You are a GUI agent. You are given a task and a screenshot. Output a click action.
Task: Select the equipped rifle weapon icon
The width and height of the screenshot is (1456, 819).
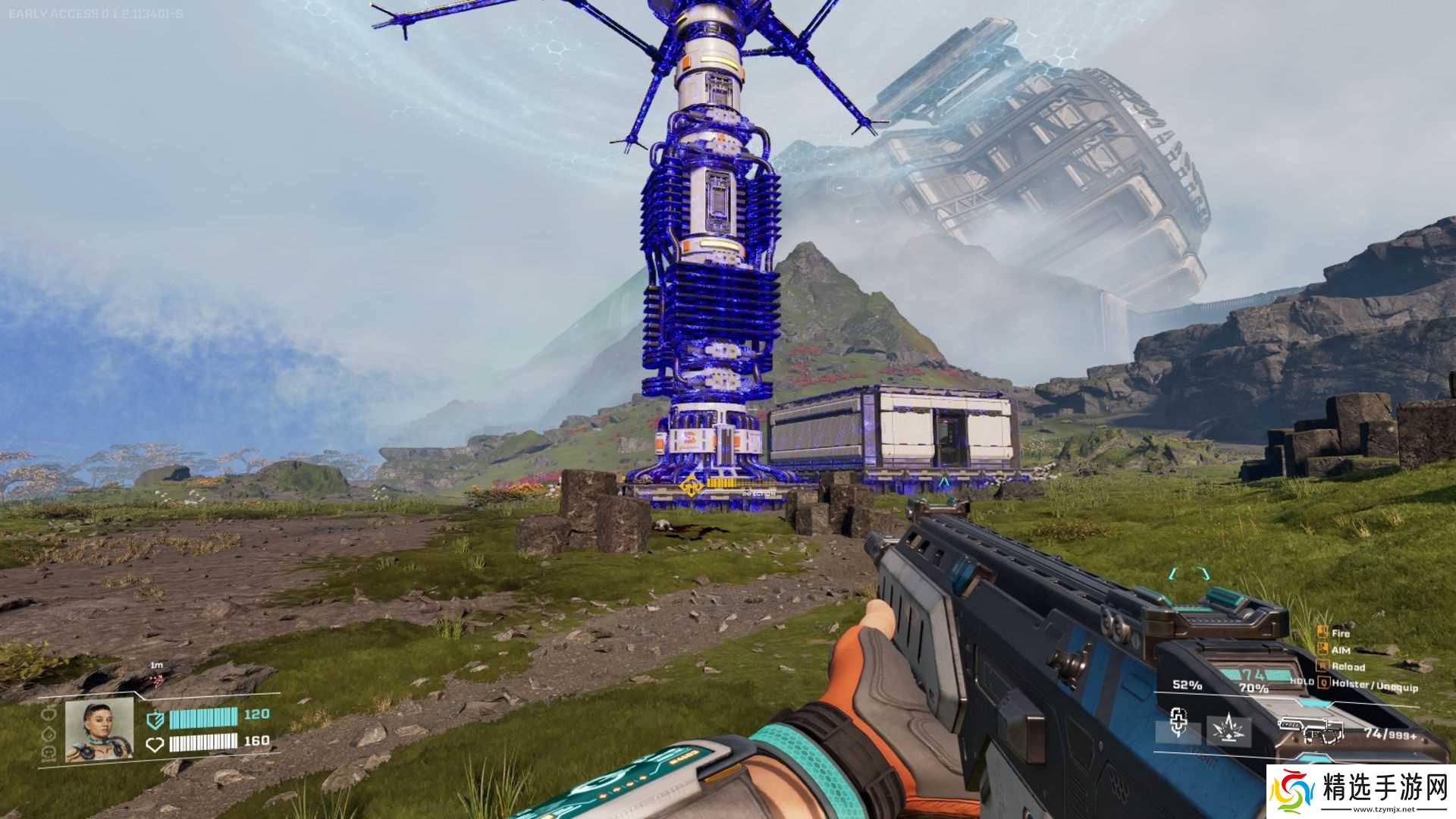[1311, 730]
